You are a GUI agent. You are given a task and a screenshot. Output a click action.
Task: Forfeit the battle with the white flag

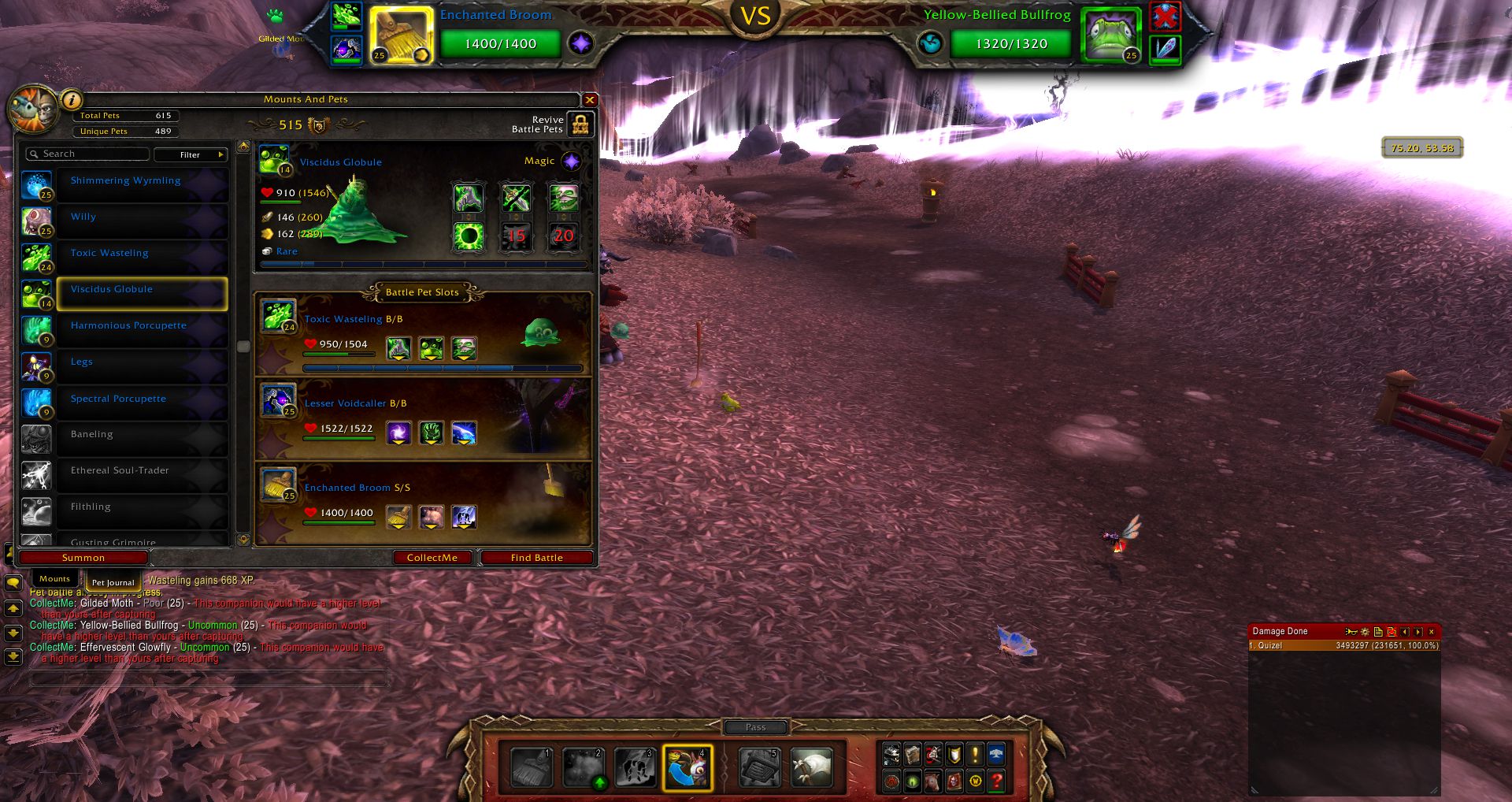pos(811,767)
